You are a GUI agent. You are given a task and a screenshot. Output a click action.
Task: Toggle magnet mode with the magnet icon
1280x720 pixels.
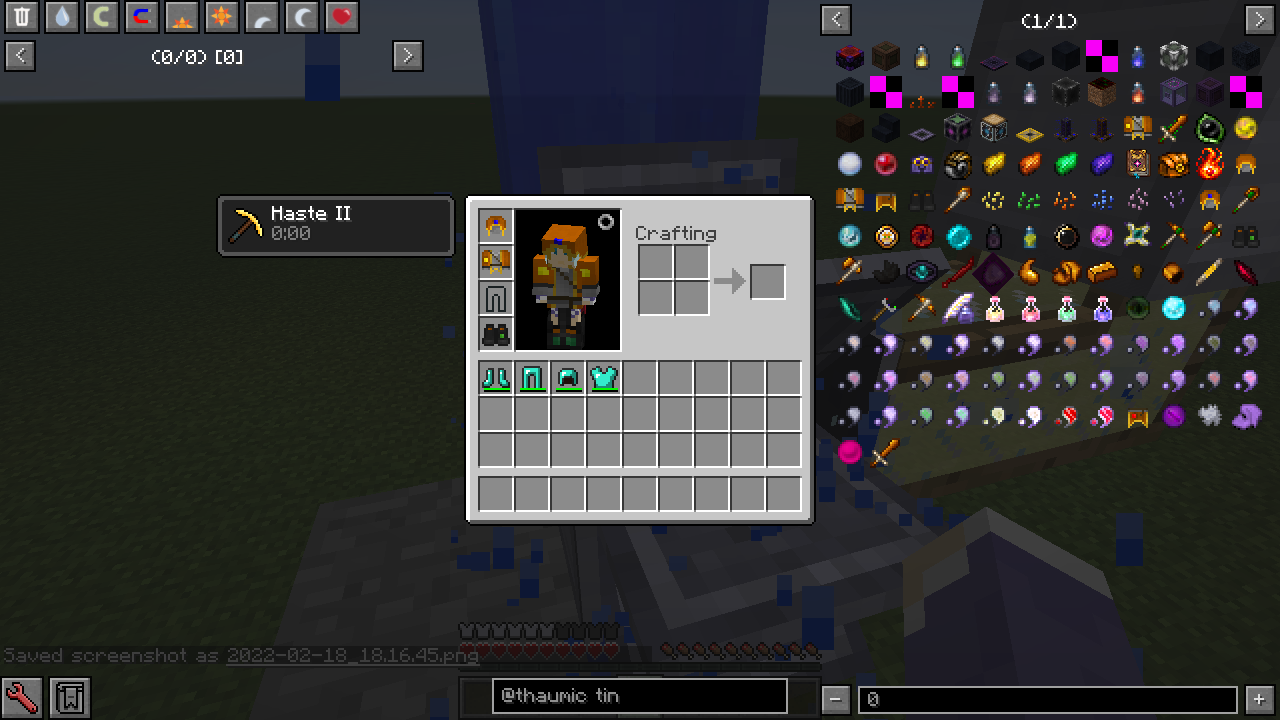[x=141, y=17]
